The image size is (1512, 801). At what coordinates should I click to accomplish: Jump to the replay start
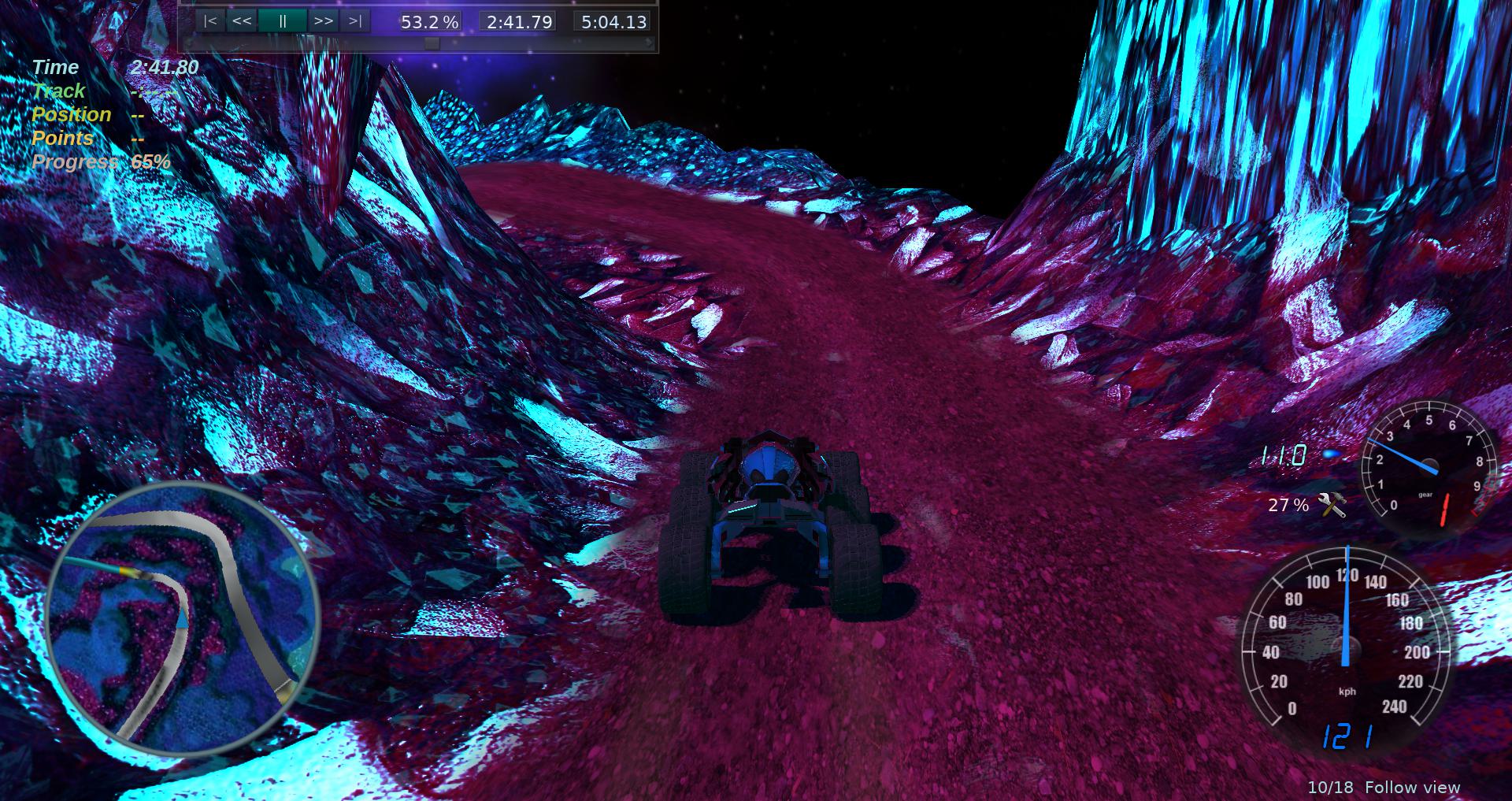pyautogui.click(x=210, y=21)
